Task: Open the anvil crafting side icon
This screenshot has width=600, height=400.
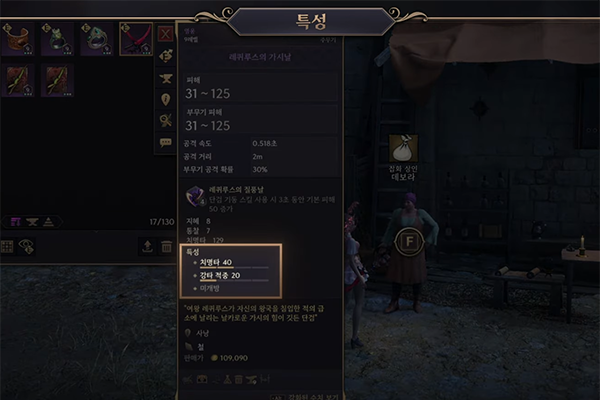Action: click(166, 78)
